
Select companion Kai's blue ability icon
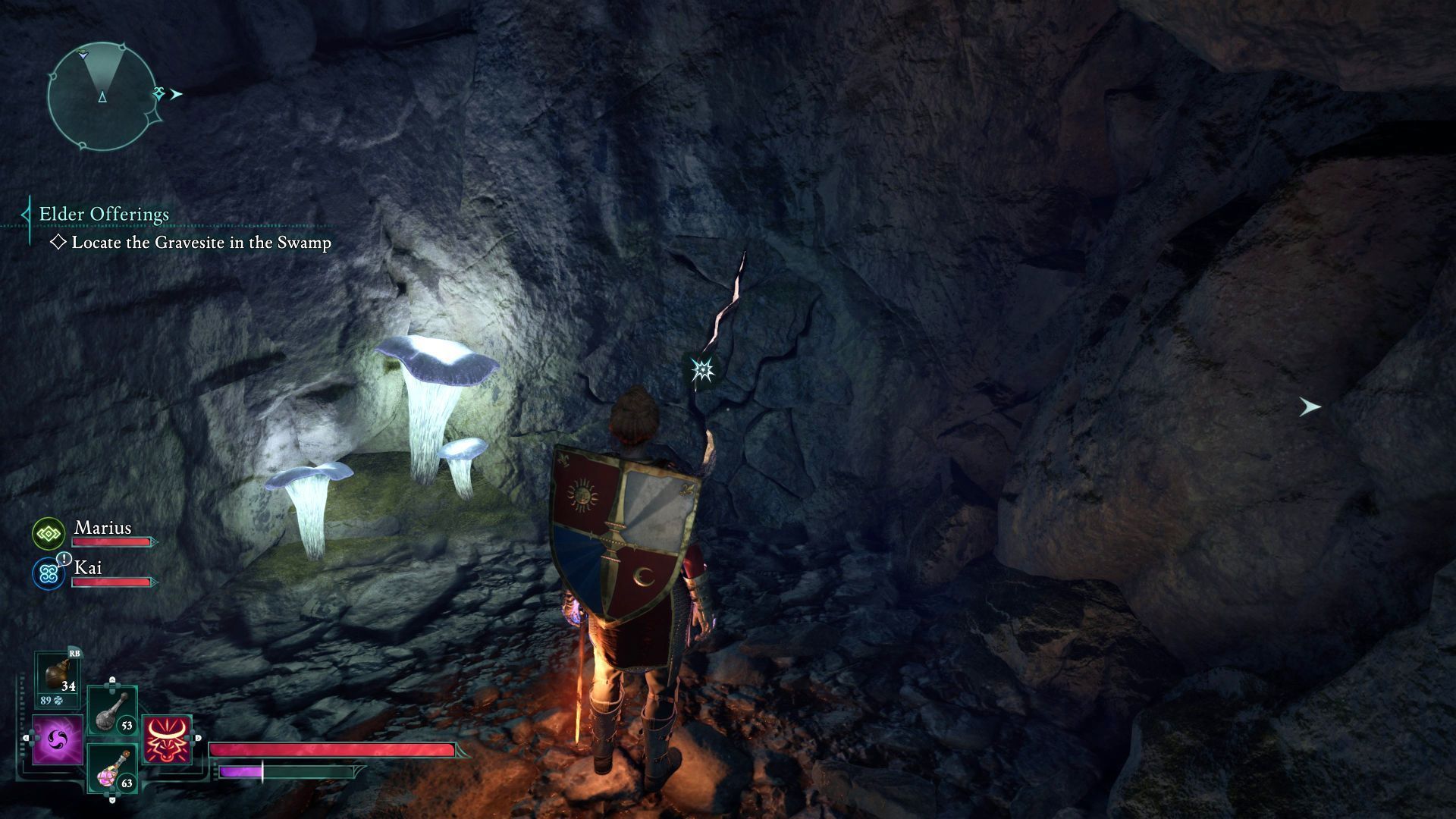coord(49,573)
